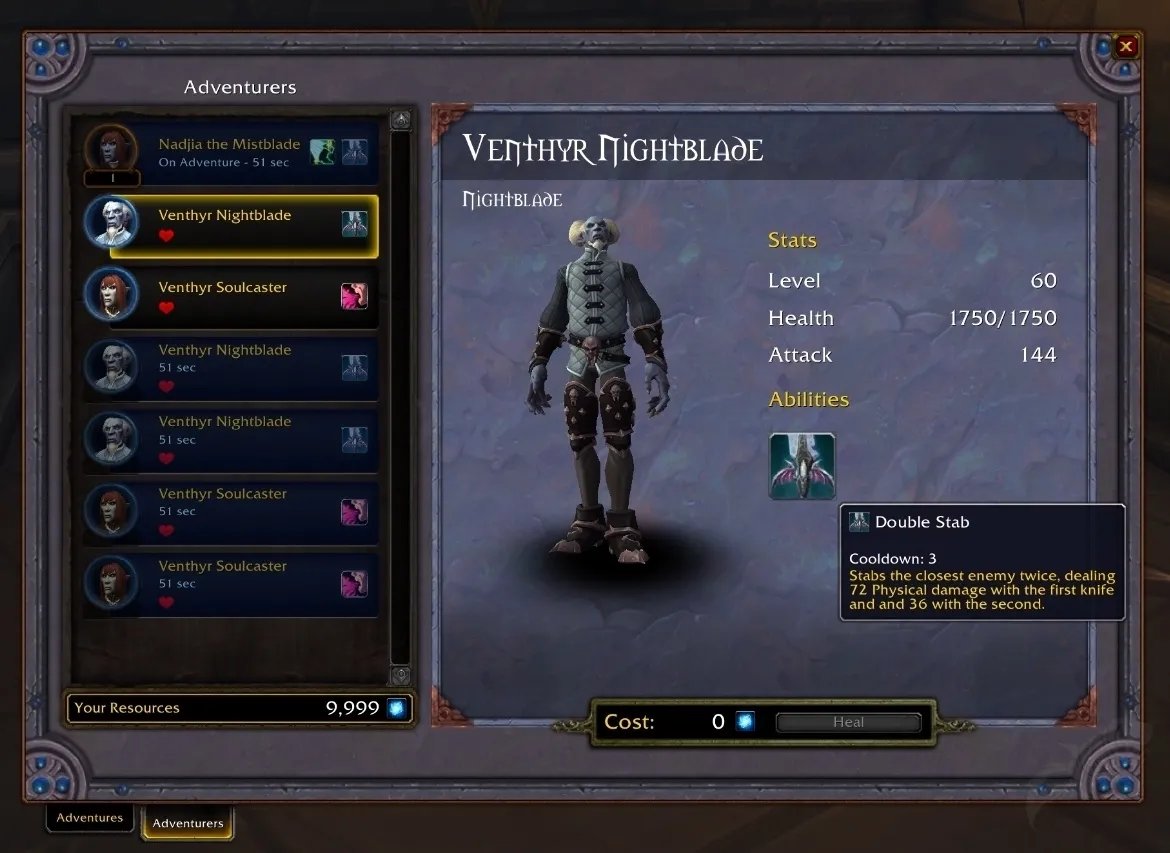Click the resource currency icon beside 9,999

[x=397, y=708]
